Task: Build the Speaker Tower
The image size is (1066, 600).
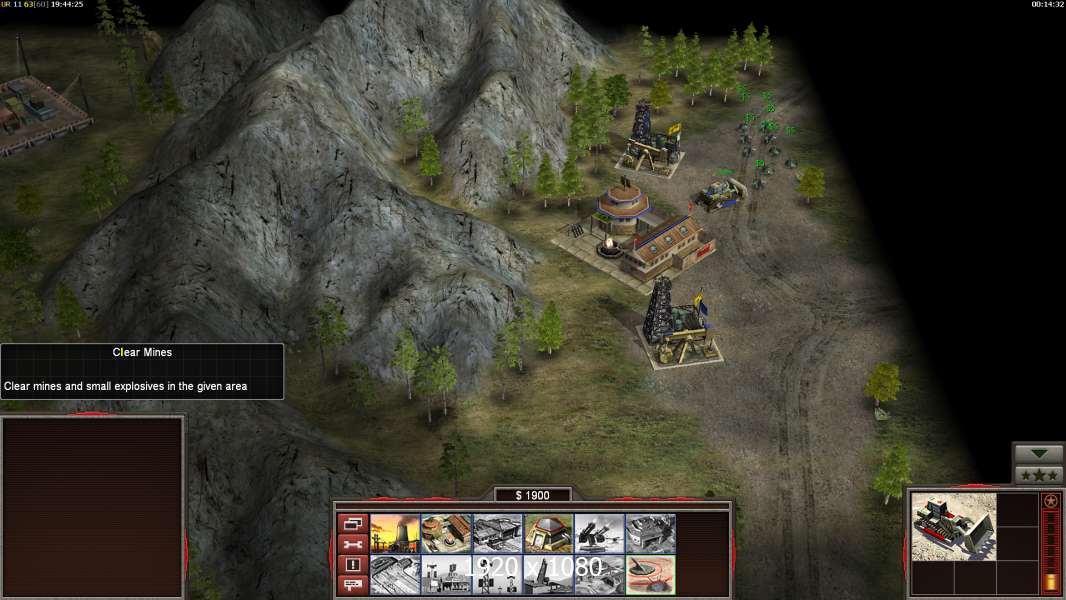Action: (497, 575)
